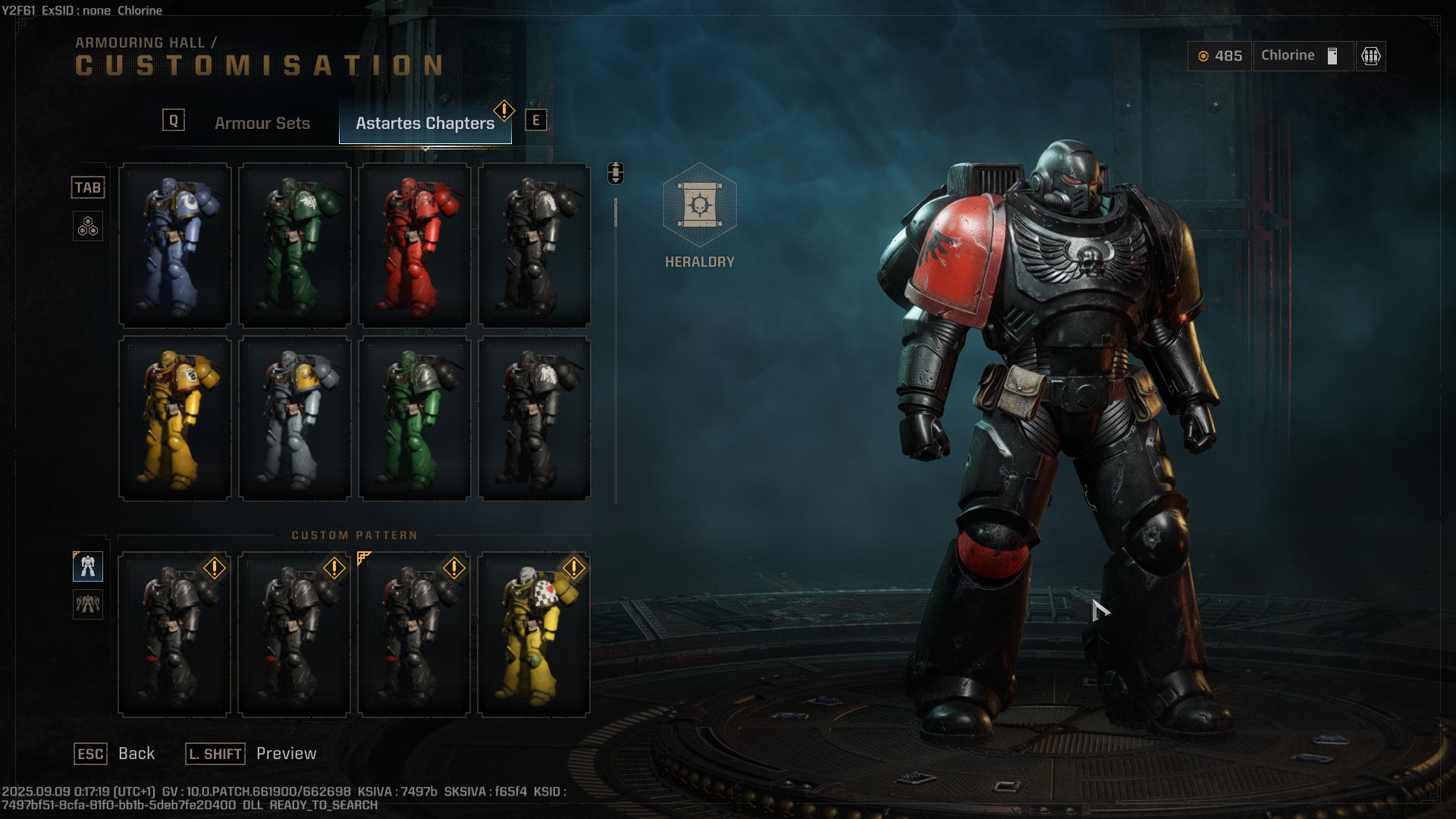
Task: Switch to the Armour Sets tab
Action: pyautogui.click(x=263, y=122)
